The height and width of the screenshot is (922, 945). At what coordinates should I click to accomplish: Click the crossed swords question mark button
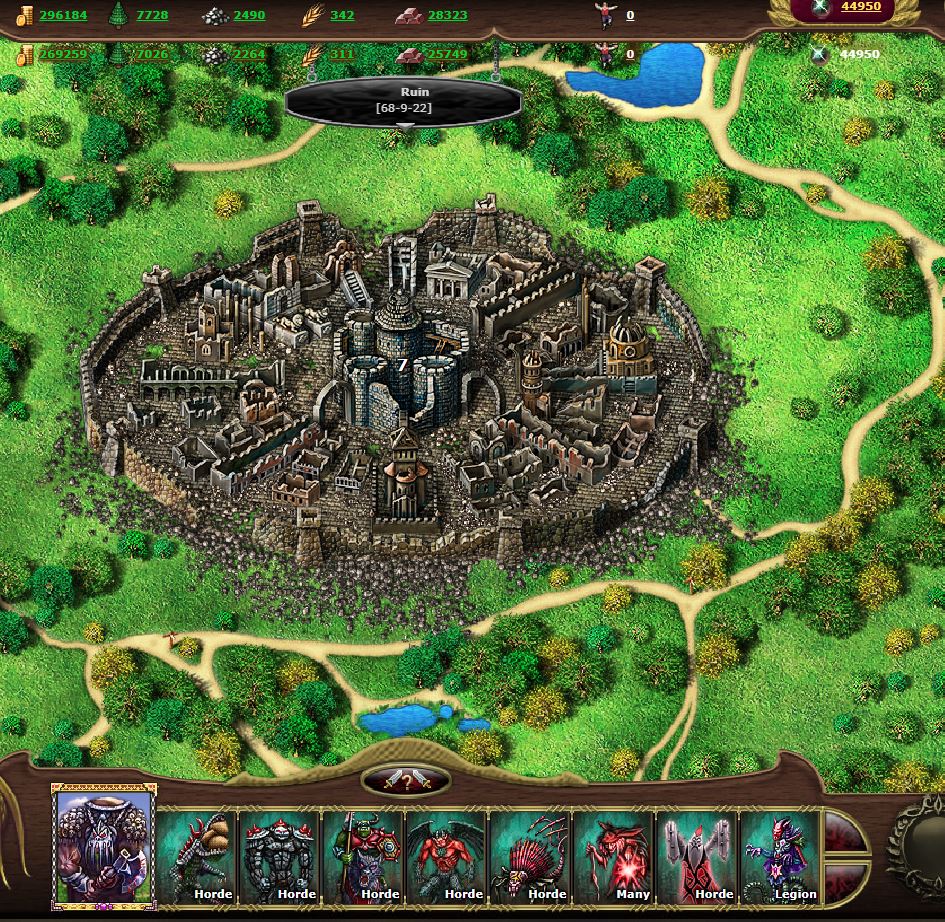[x=406, y=780]
